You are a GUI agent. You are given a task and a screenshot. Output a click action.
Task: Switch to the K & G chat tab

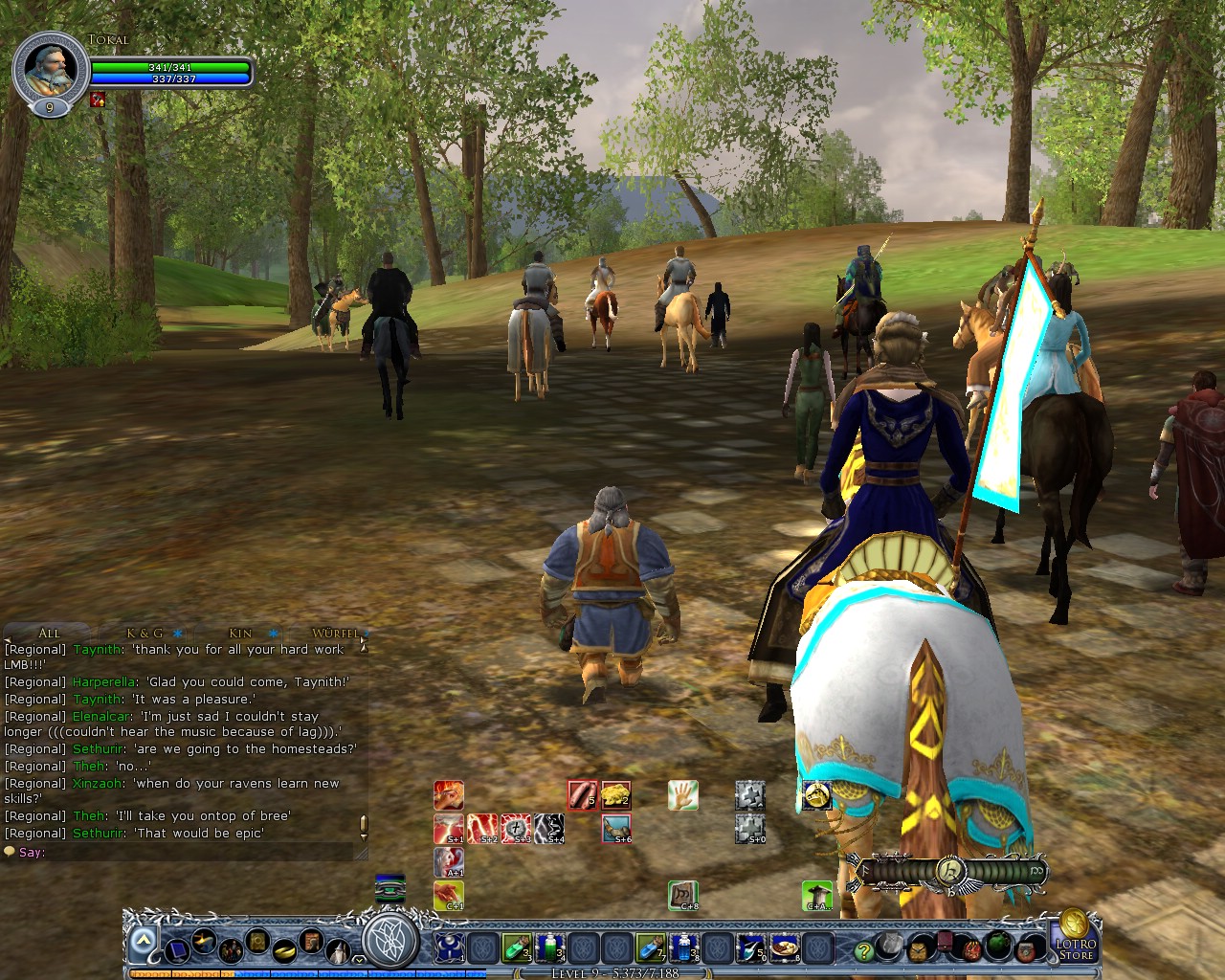tap(144, 633)
